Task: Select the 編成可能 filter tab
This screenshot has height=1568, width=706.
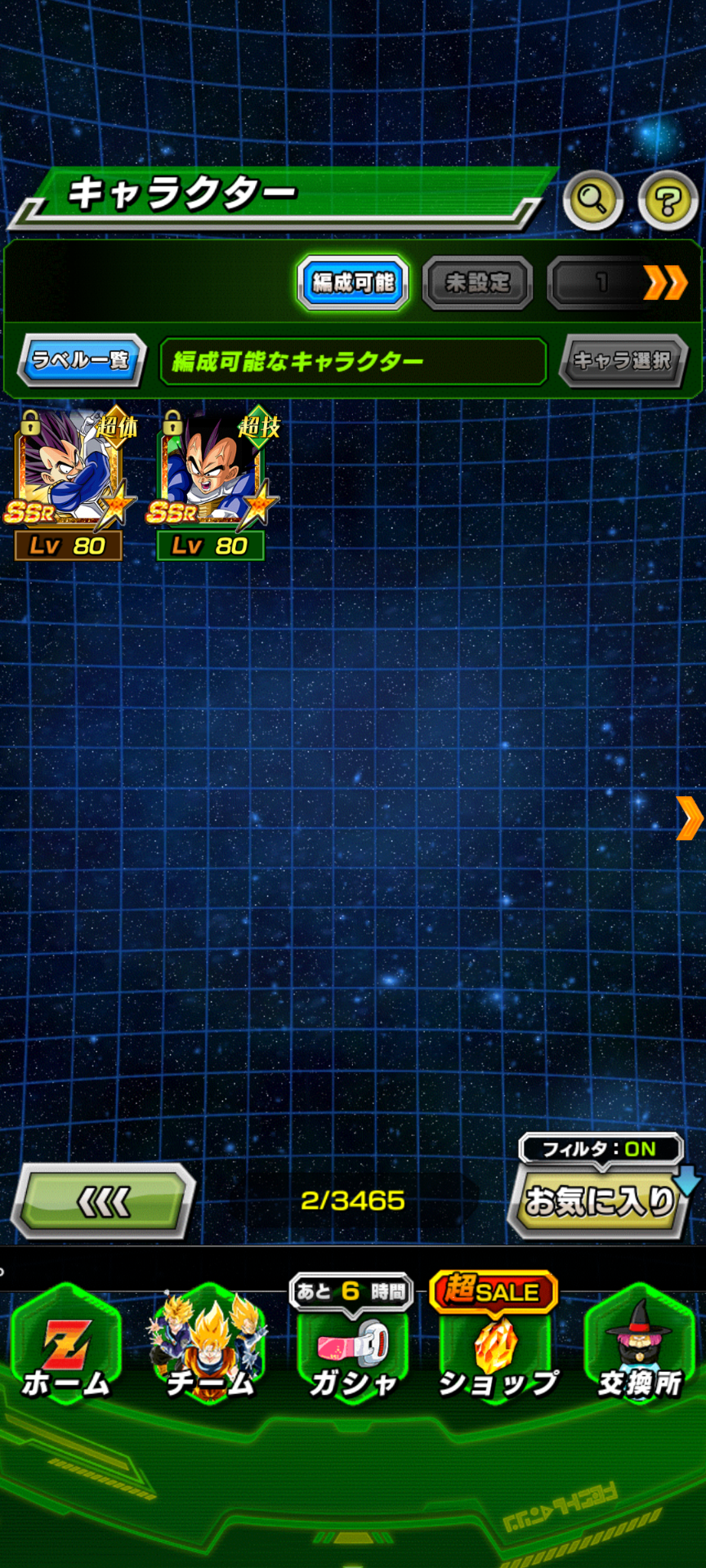Action: (x=353, y=283)
